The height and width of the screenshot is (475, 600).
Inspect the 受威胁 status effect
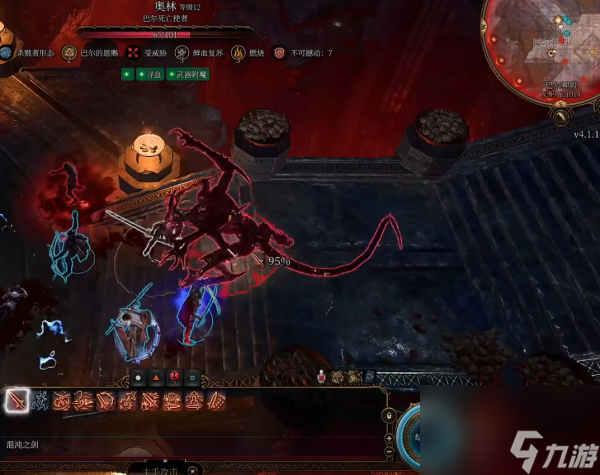coord(135,52)
